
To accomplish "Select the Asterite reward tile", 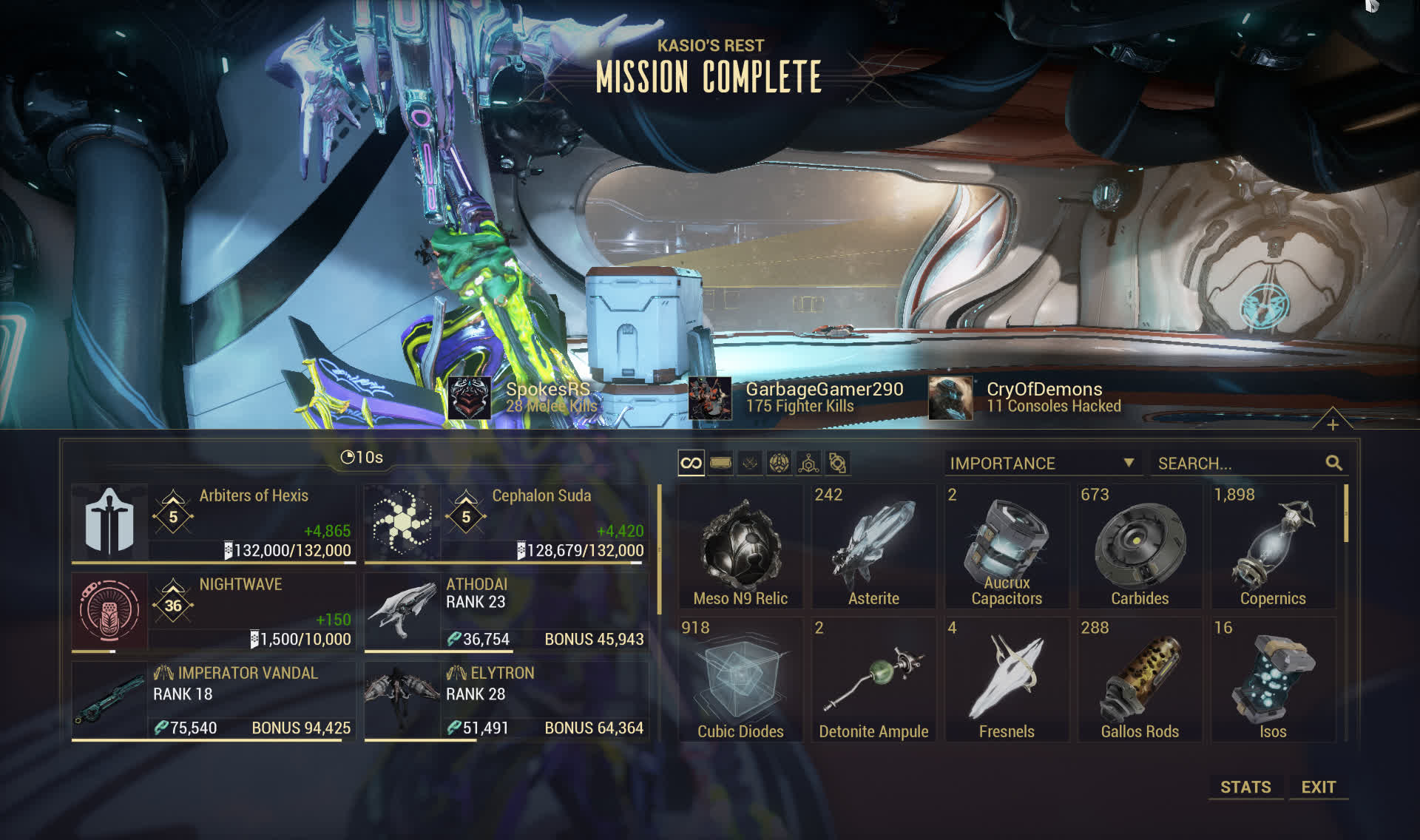I will tap(873, 546).
